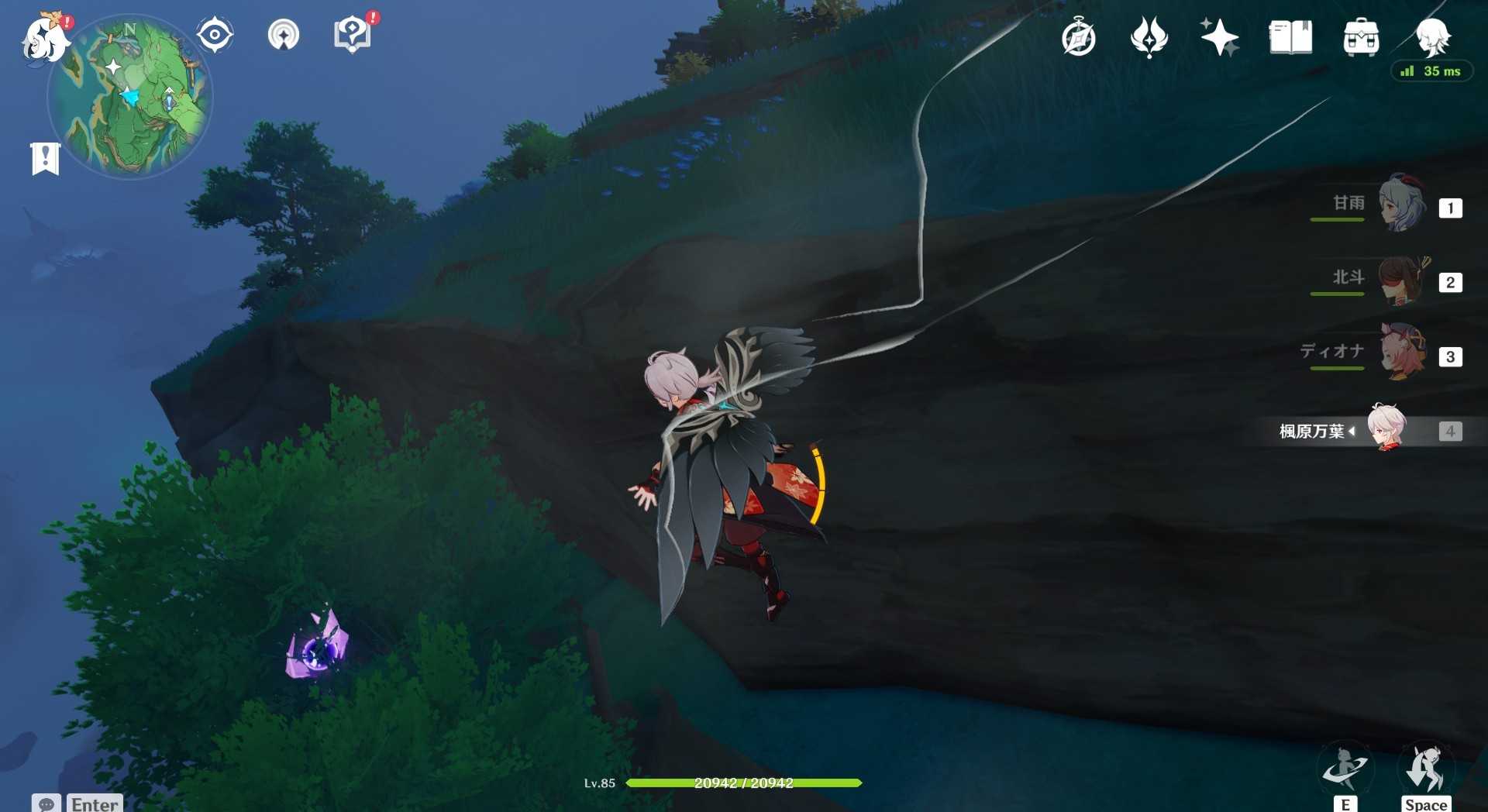Image resolution: width=1488 pixels, height=812 pixels.
Task: Activate the drop-down plunge action icon
Action: click(x=1426, y=769)
